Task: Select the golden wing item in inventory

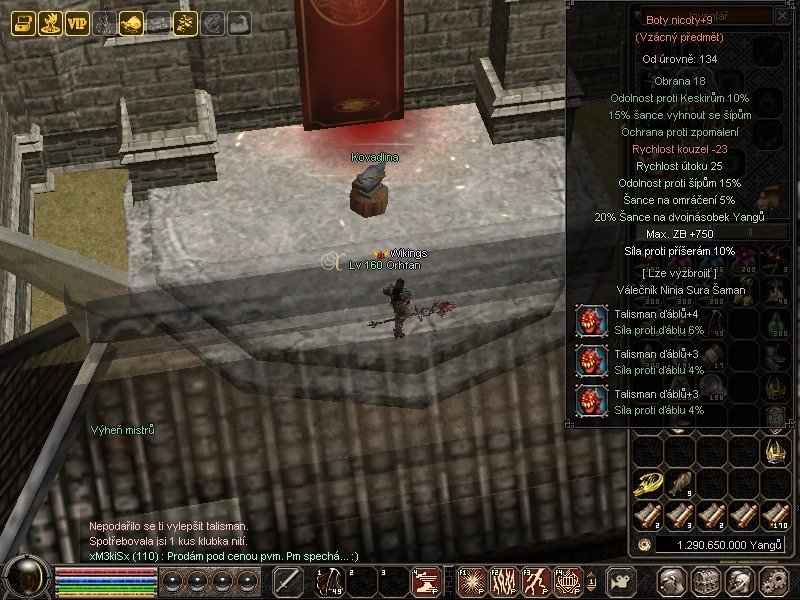Action: pos(647,484)
